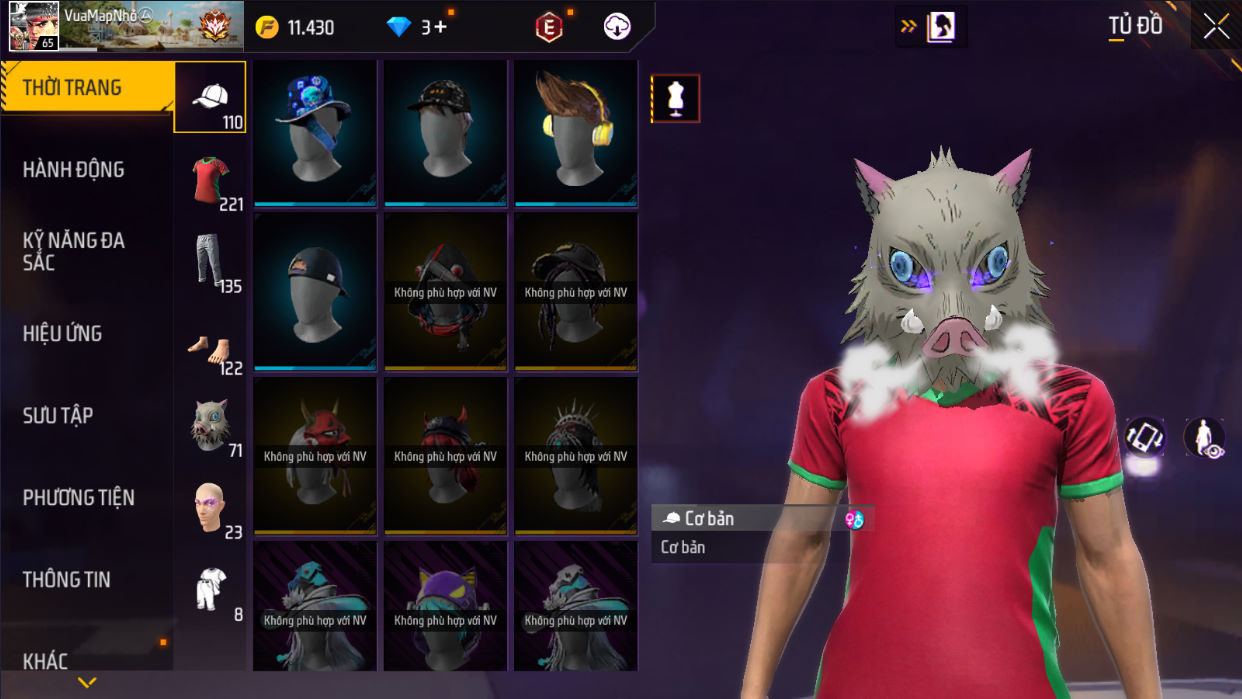The width and height of the screenshot is (1242, 699).
Task: Open the player profile avatar VuaMapNhỏ
Action: pyautogui.click(x=34, y=26)
